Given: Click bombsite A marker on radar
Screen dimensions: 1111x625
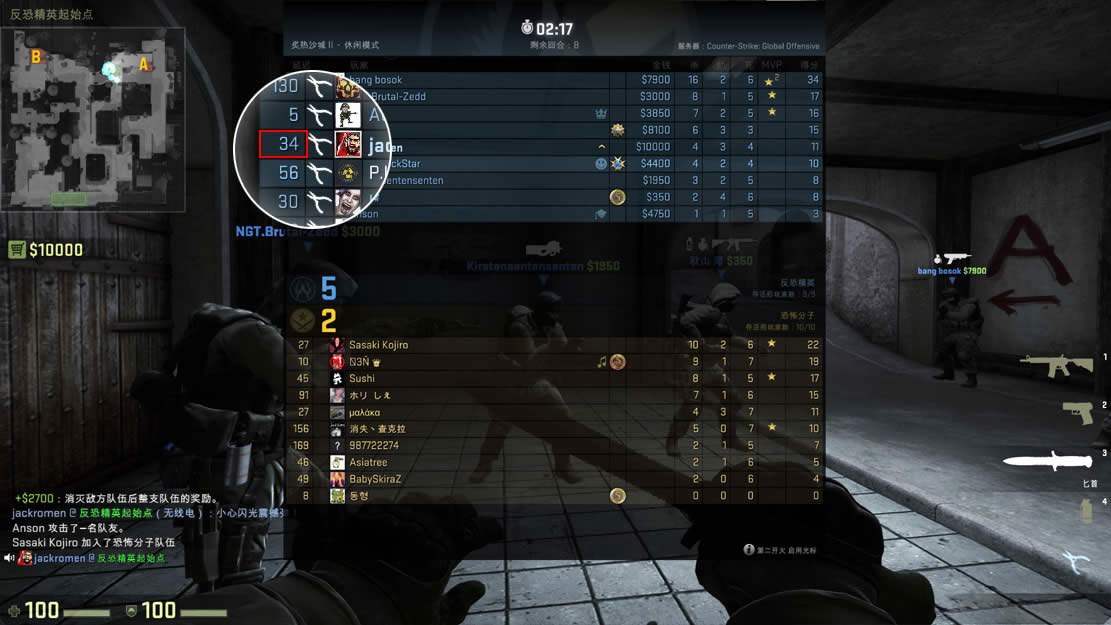Looking at the screenshot, I should tap(144, 65).
